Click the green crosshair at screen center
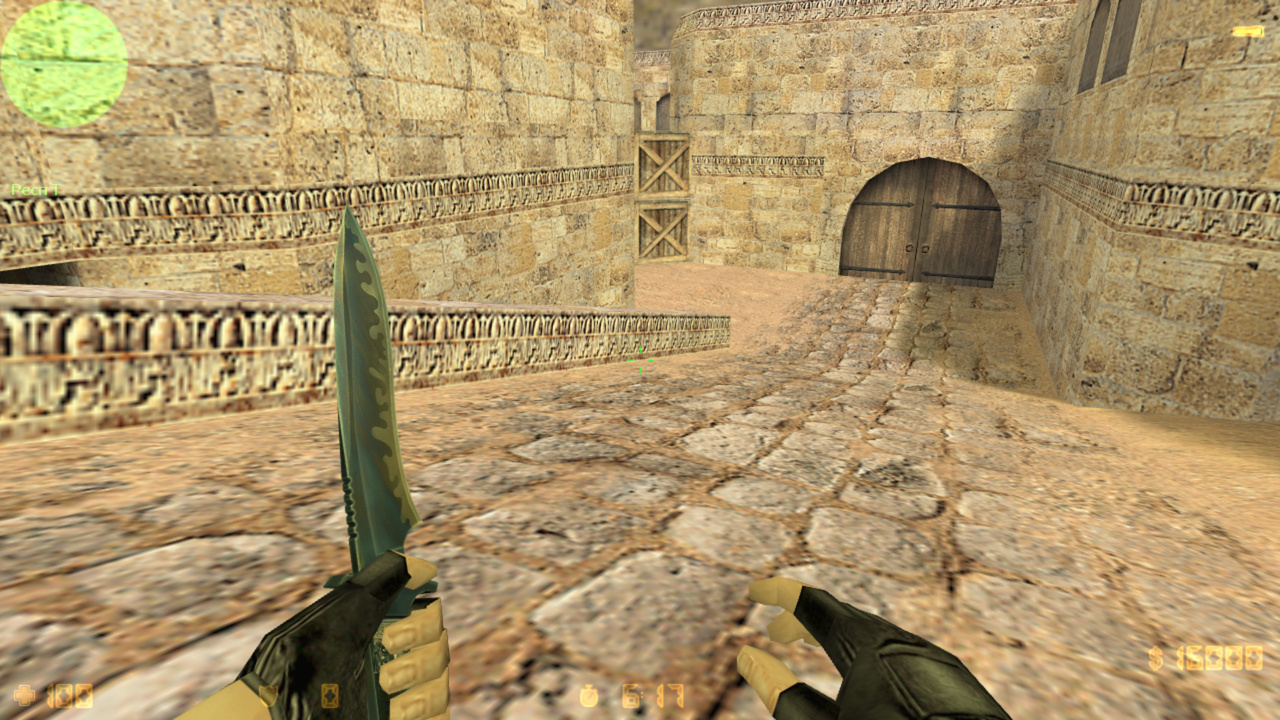Image resolution: width=1280 pixels, height=720 pixels. (640, 360)
